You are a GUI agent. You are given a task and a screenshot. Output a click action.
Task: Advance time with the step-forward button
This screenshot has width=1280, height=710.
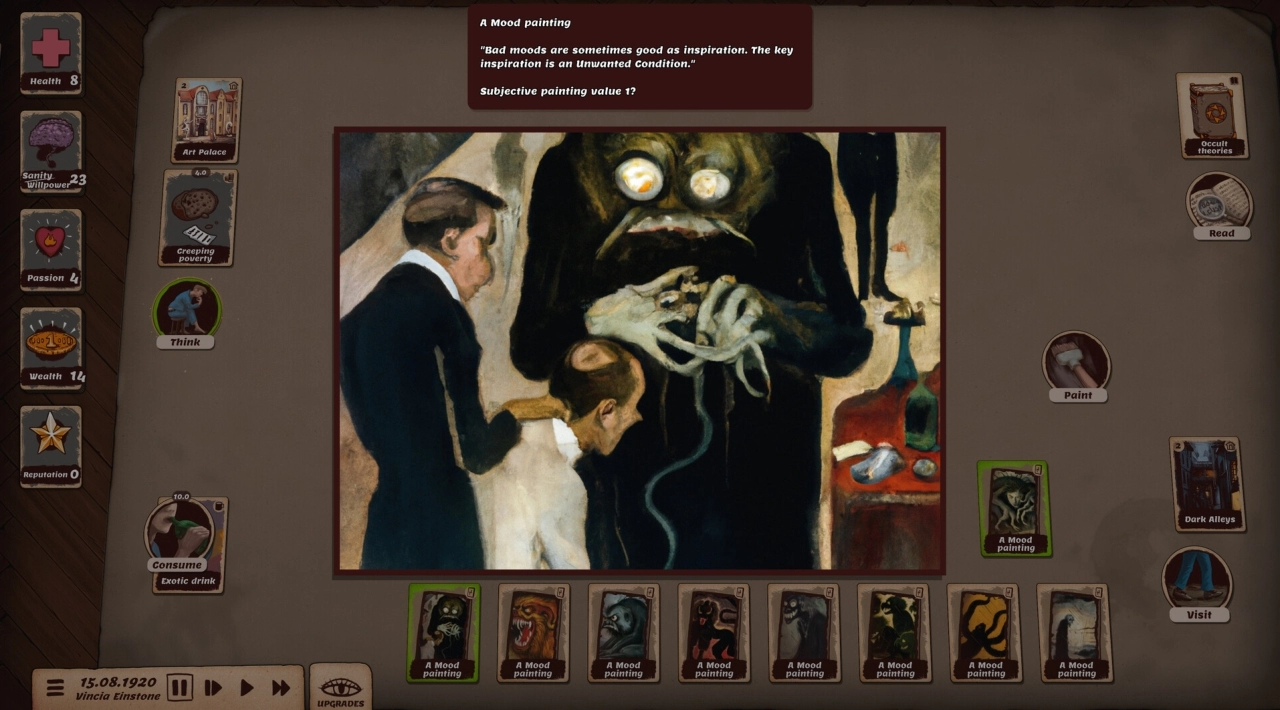[213, 688]
